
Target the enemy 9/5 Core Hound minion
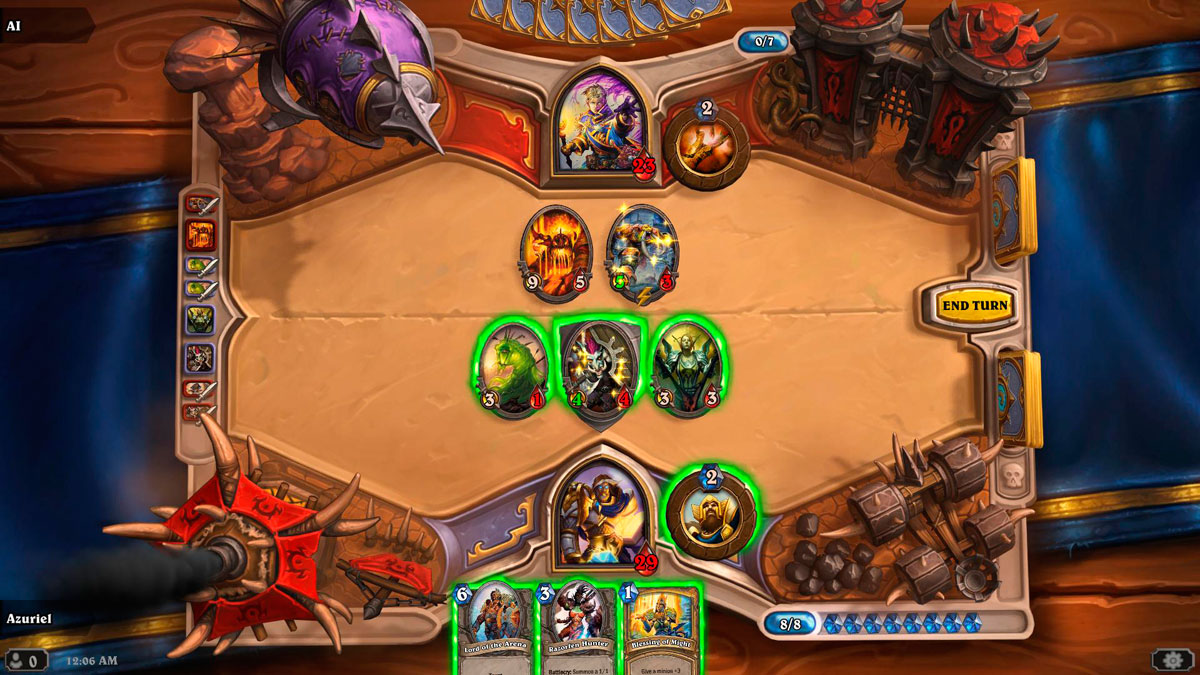[x=556, y=254]
